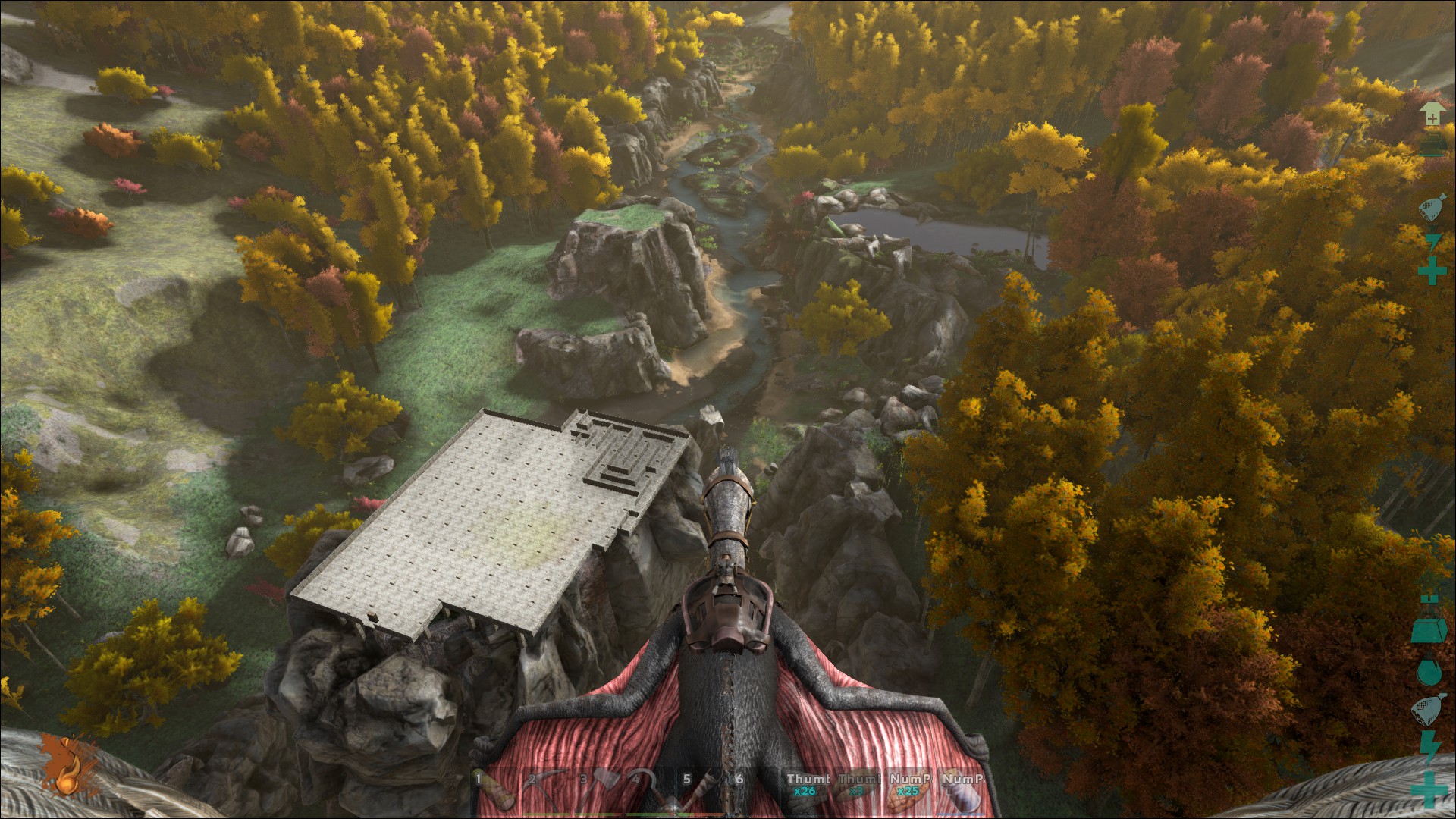Equip the hatchet in hotbar slot 3
Screen dimensions: 1456x819
pyautogui.click(x=598, y=790)
